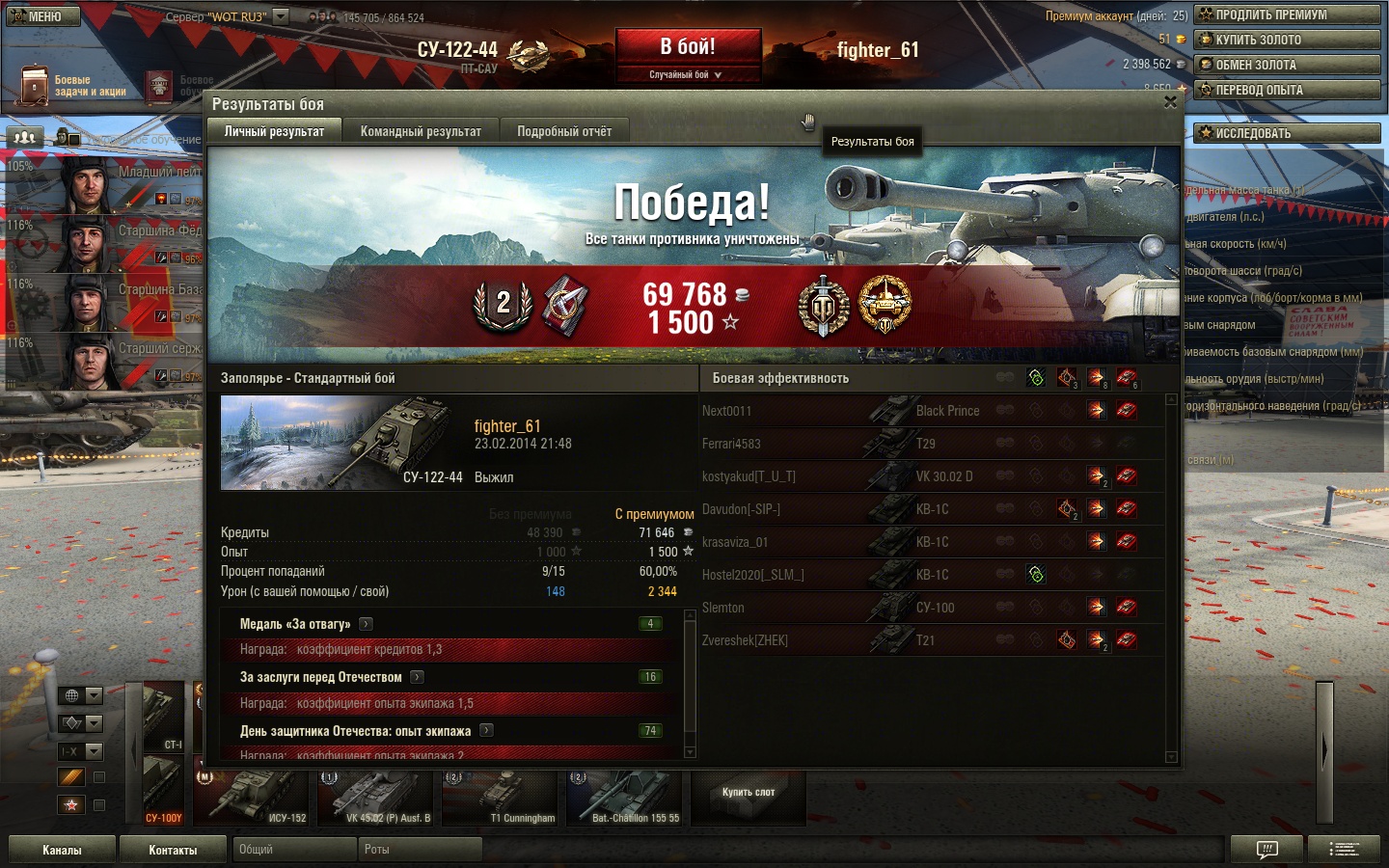Click the Исследовать button
Viewport: 1389px width, 868px height.
tap(1287, 133)
